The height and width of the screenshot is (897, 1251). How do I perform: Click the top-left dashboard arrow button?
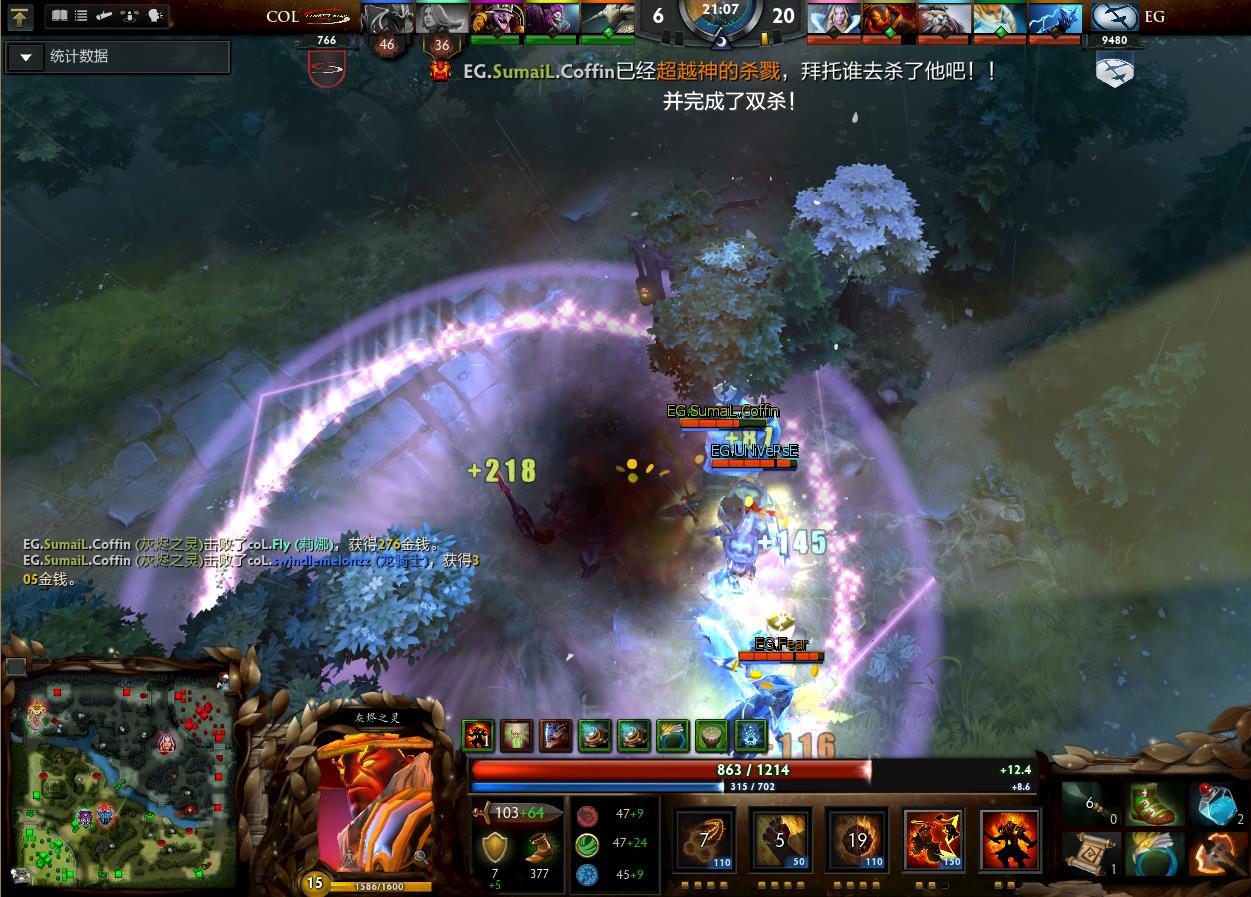21,17
